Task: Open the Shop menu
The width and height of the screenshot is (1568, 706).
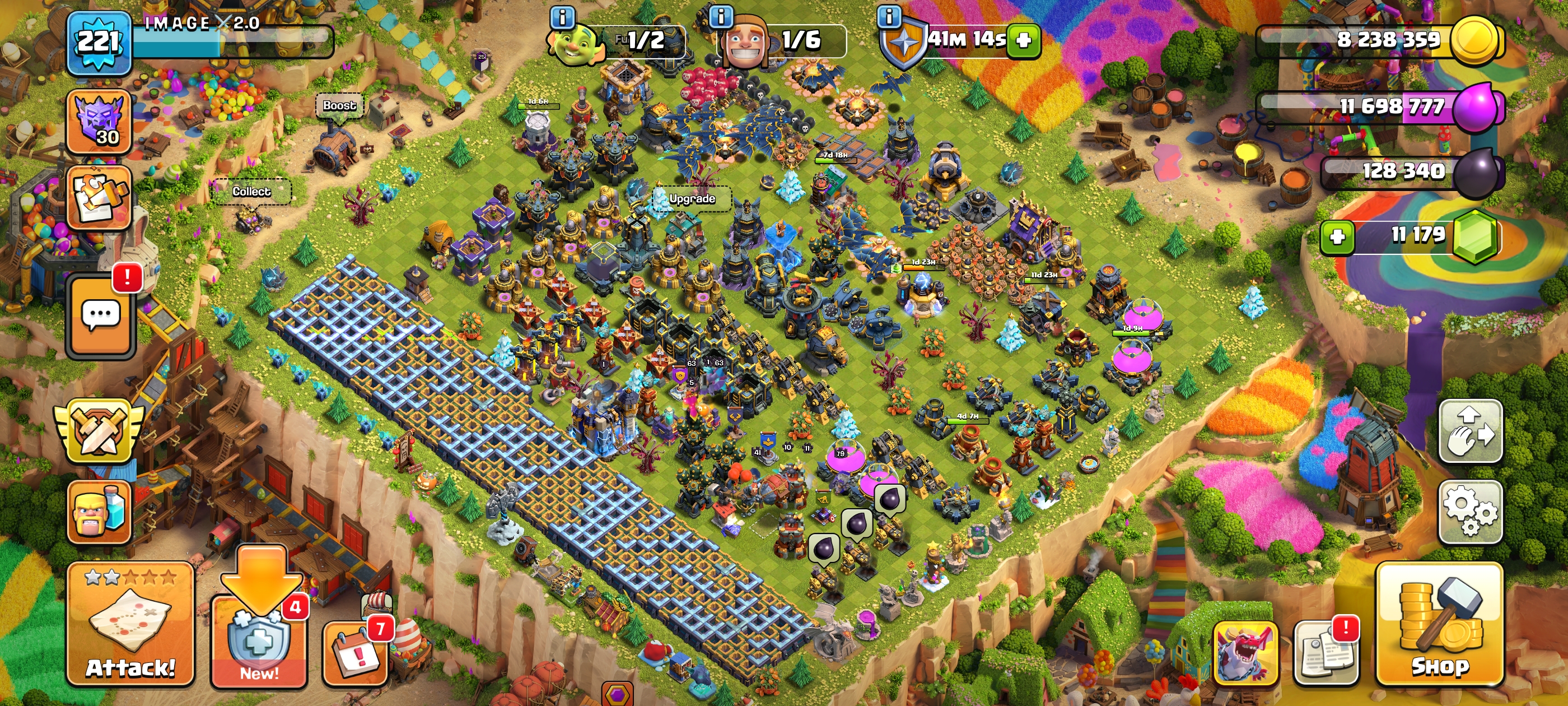Action: [x=1439, y=624]
